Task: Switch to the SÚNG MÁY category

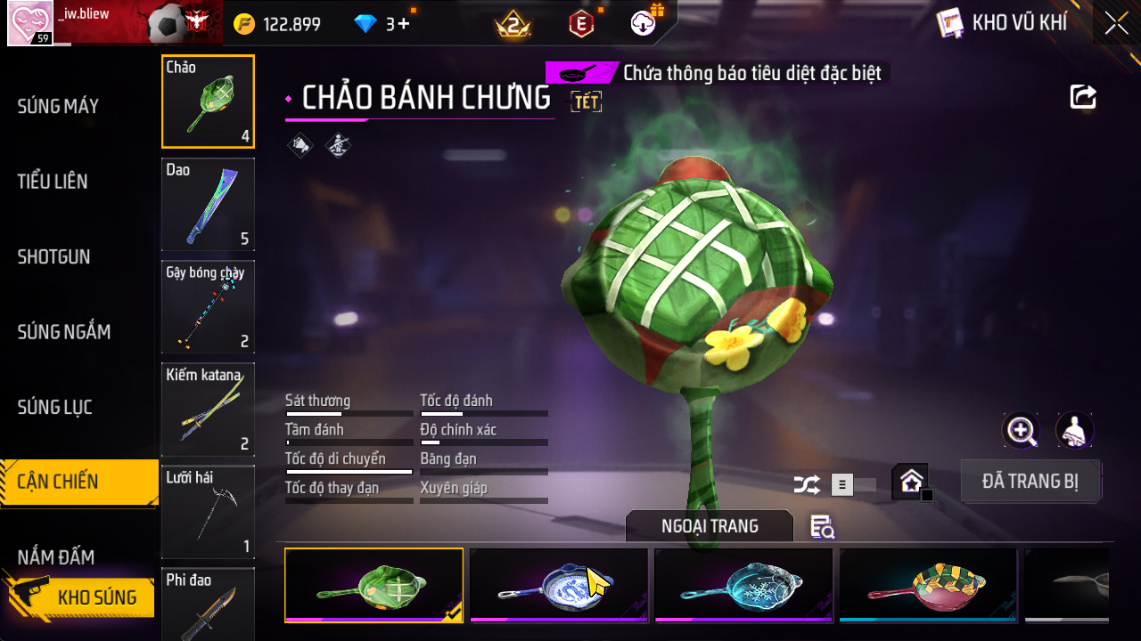Action: pyautogui.click(x=58, y=106)
